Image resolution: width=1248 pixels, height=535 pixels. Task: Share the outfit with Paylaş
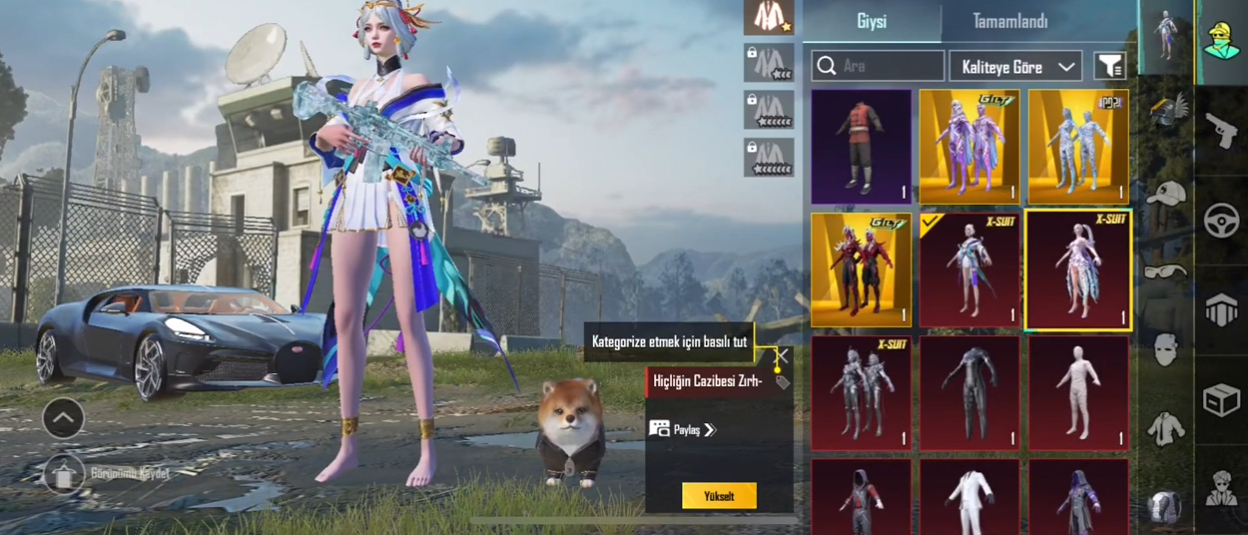683,430
